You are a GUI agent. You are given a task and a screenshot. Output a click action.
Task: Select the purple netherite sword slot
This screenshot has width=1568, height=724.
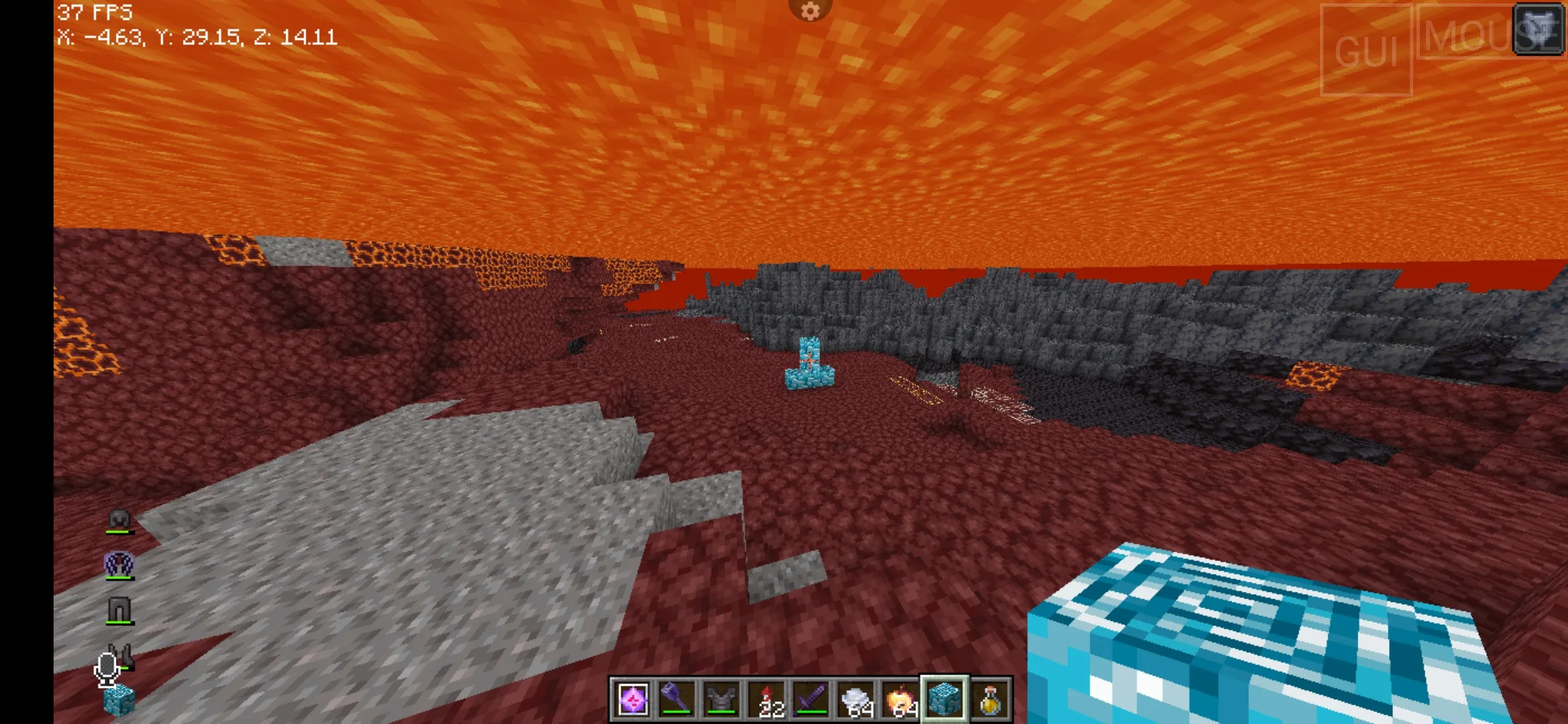coord(811,700)
